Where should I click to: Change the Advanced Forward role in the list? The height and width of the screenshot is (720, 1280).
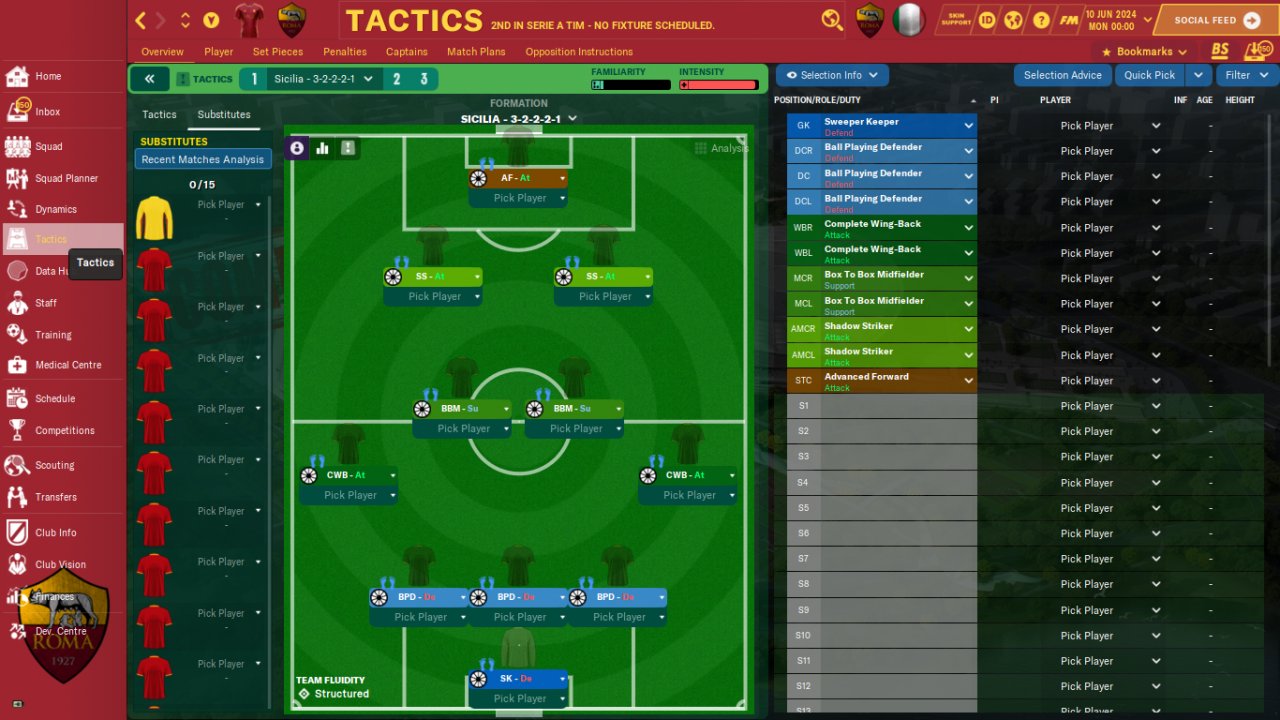(x=968, y=381)
